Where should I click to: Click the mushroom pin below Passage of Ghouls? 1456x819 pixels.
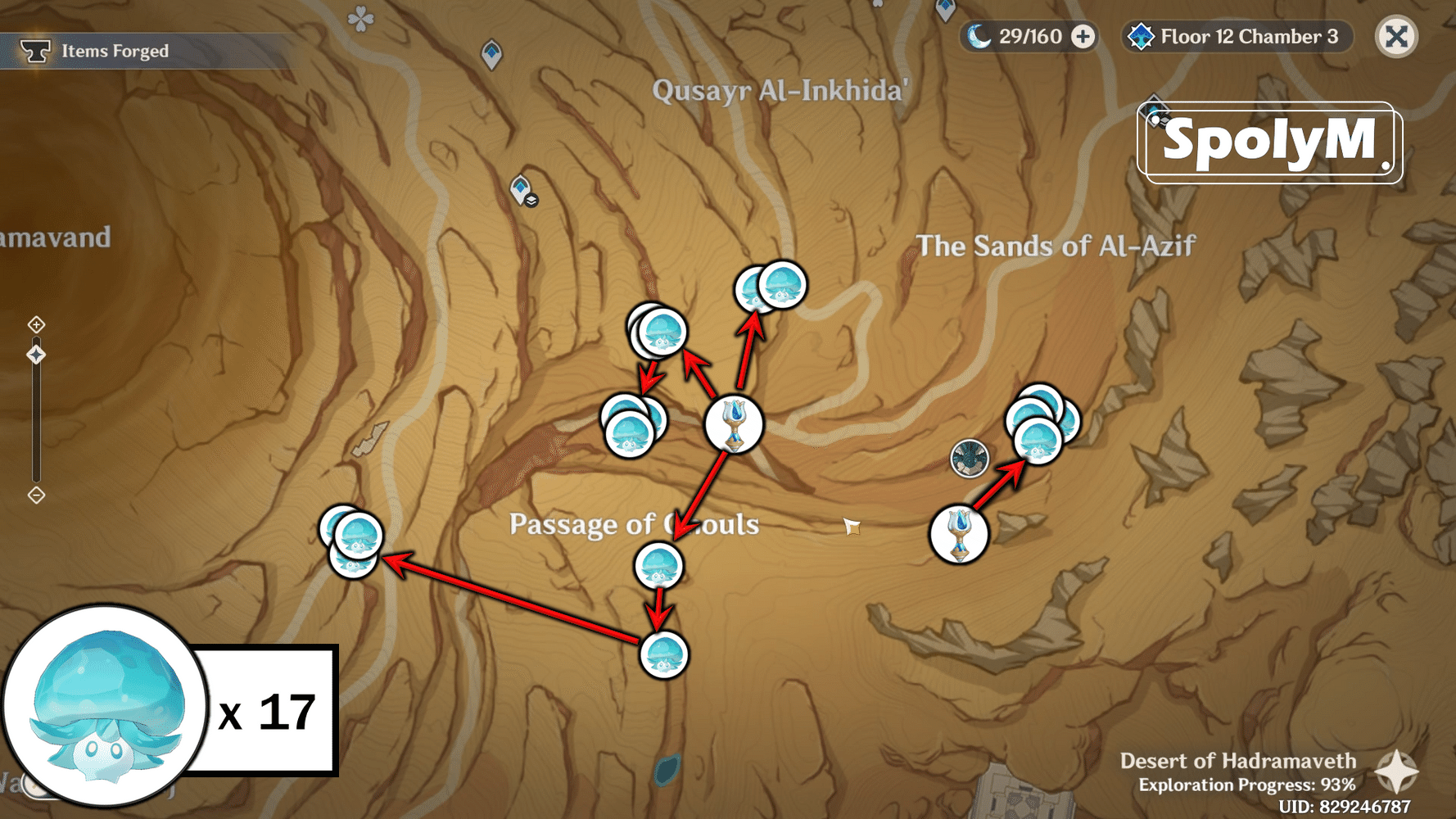[659, 567]
